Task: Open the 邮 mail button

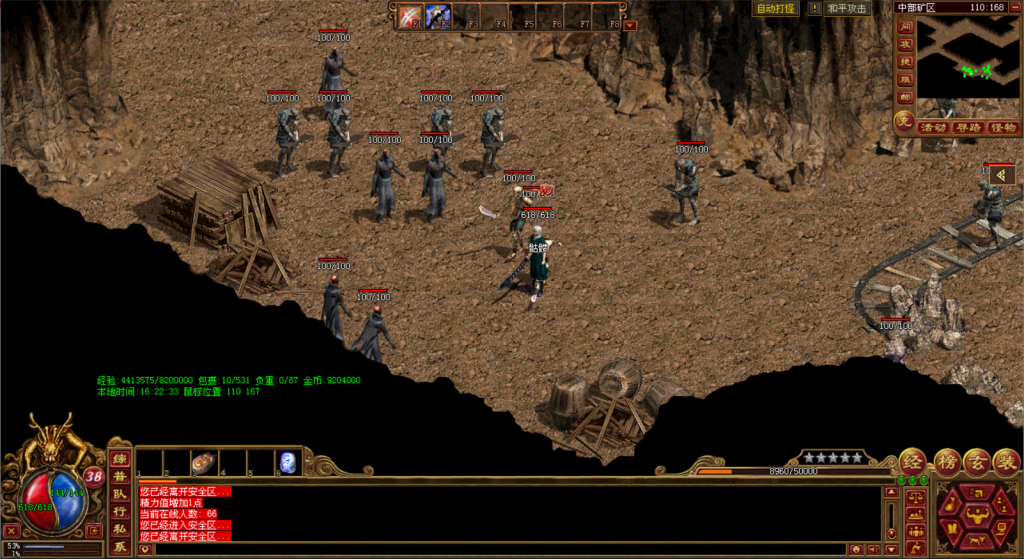Action: click(x=905, y=97)
